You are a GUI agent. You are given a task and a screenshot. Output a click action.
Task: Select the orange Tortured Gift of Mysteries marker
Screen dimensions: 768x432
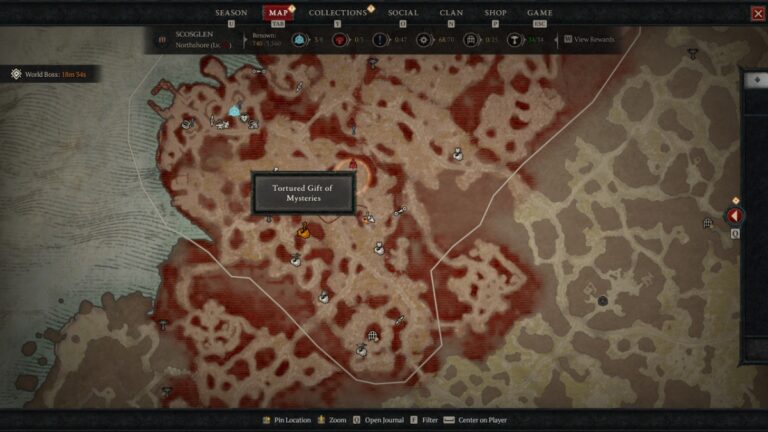303,232
